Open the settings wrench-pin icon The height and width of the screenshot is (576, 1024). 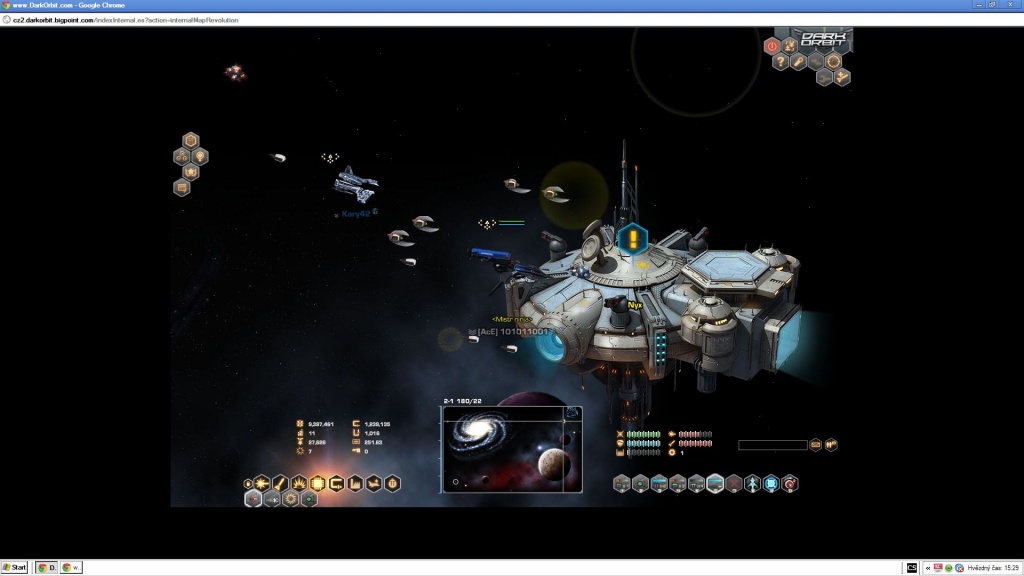pos(799,62)
